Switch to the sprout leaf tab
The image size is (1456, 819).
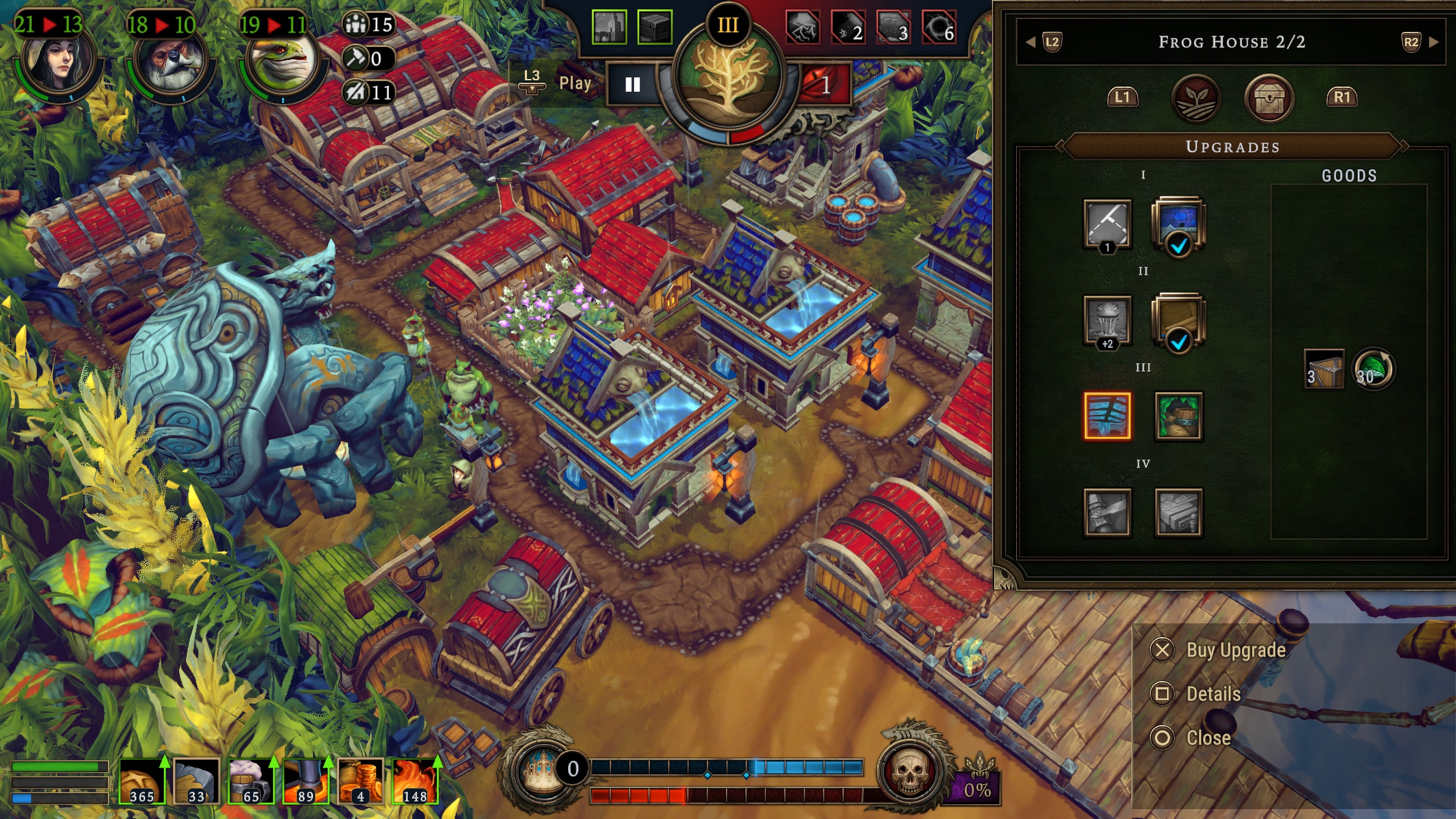[x=1196, y=98]
